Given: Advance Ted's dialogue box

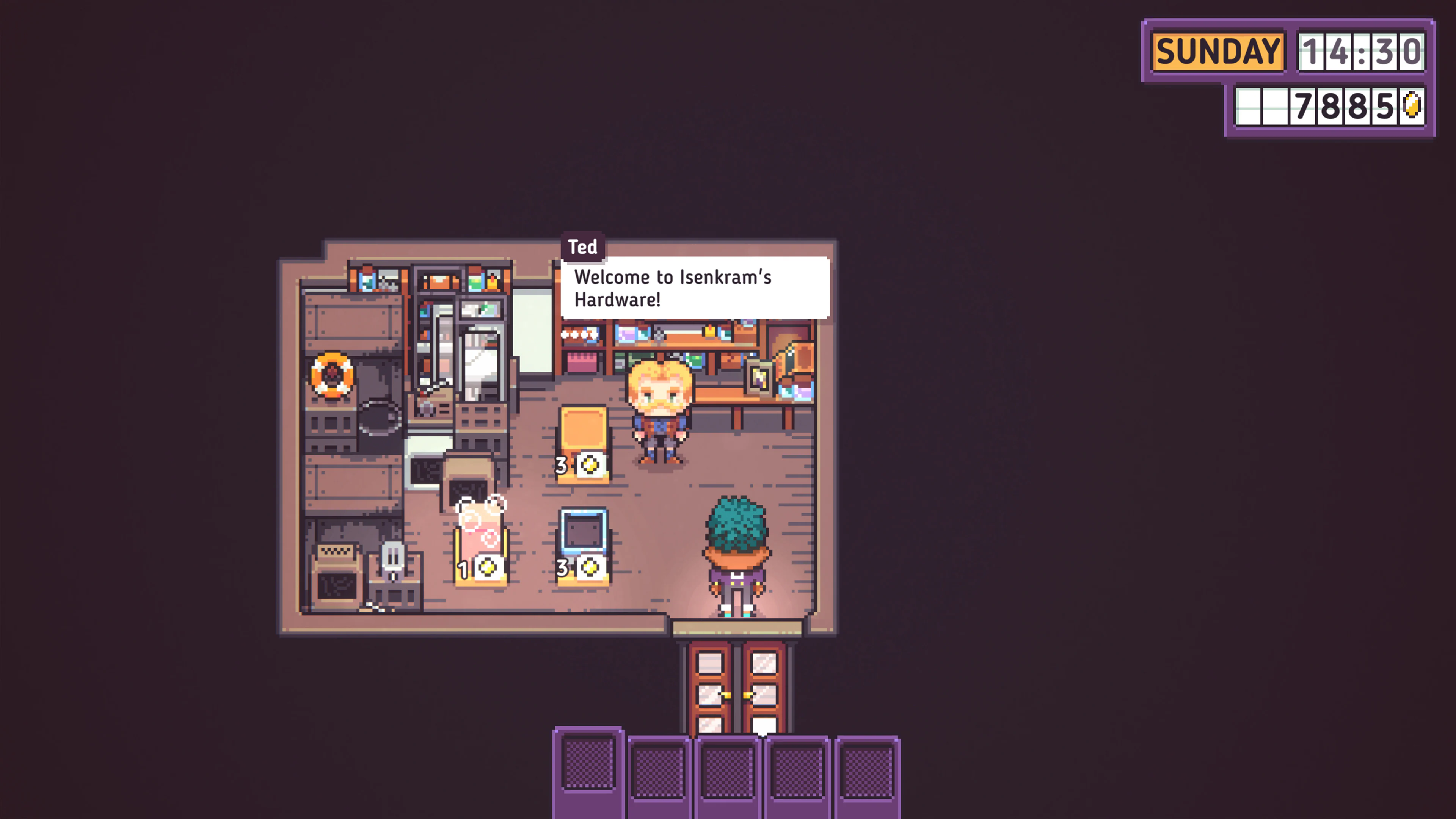Looking at the screenshot, I should (x=695, y=288).
